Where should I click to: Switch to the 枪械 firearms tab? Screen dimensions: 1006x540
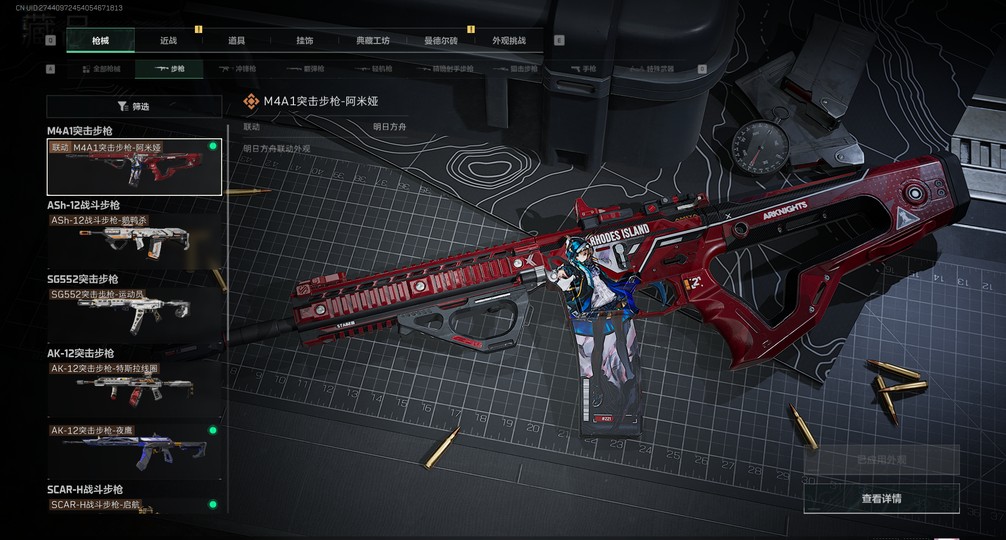[x=100, y=41]
